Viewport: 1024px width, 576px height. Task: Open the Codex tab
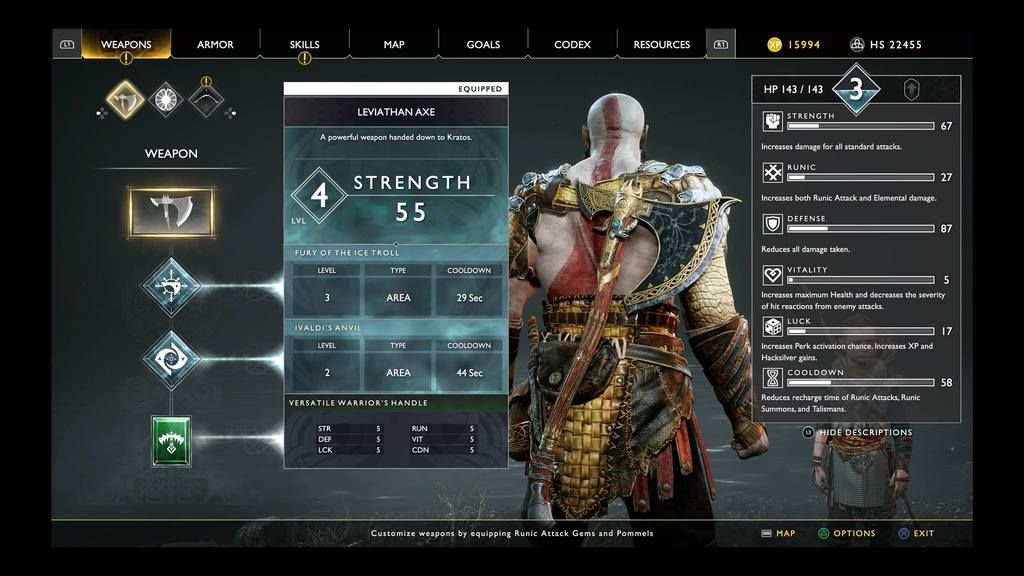(572, 44)
